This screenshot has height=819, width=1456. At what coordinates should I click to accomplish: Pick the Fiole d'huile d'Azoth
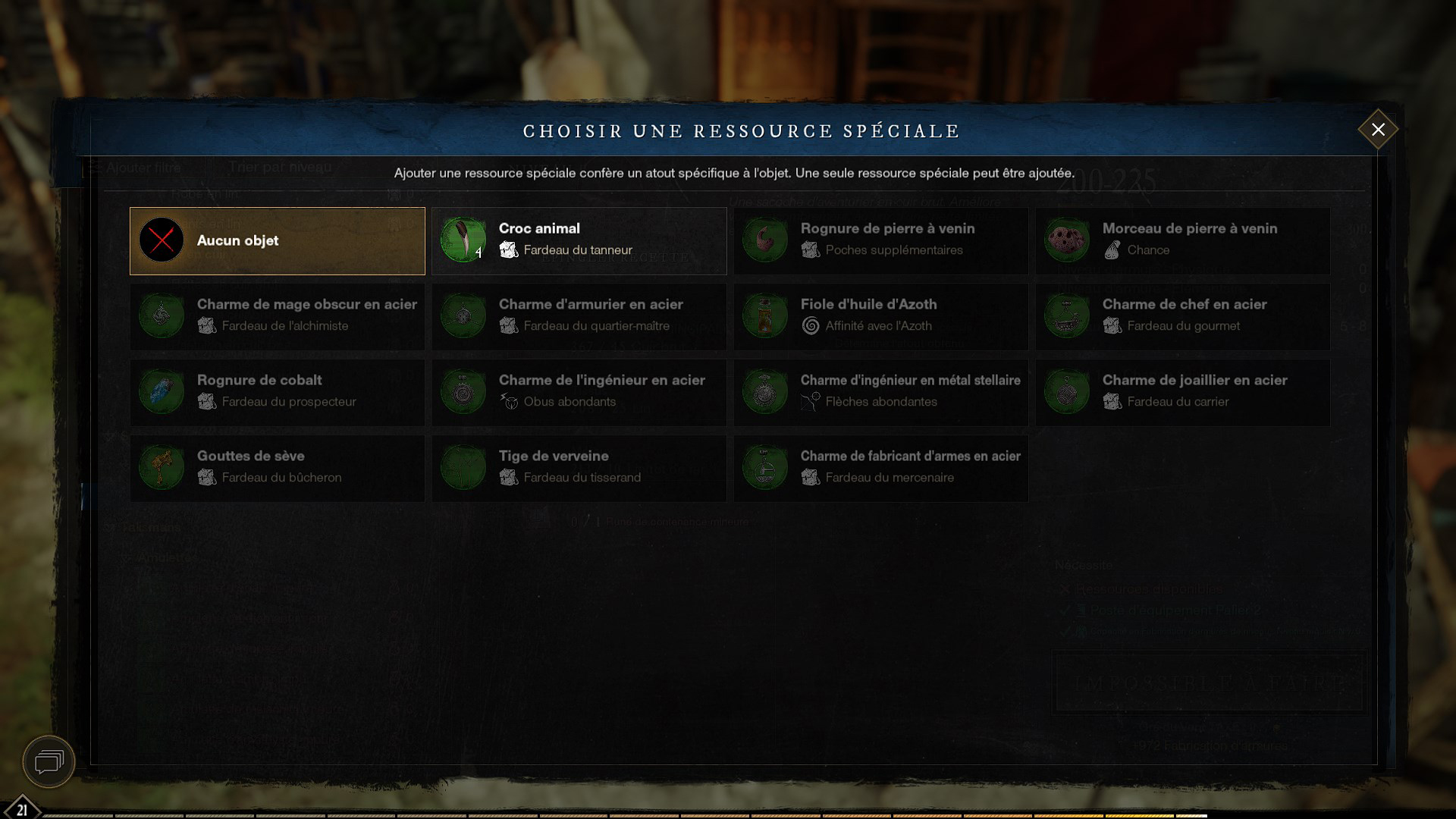pyautogui.click(x=880, y=316)
